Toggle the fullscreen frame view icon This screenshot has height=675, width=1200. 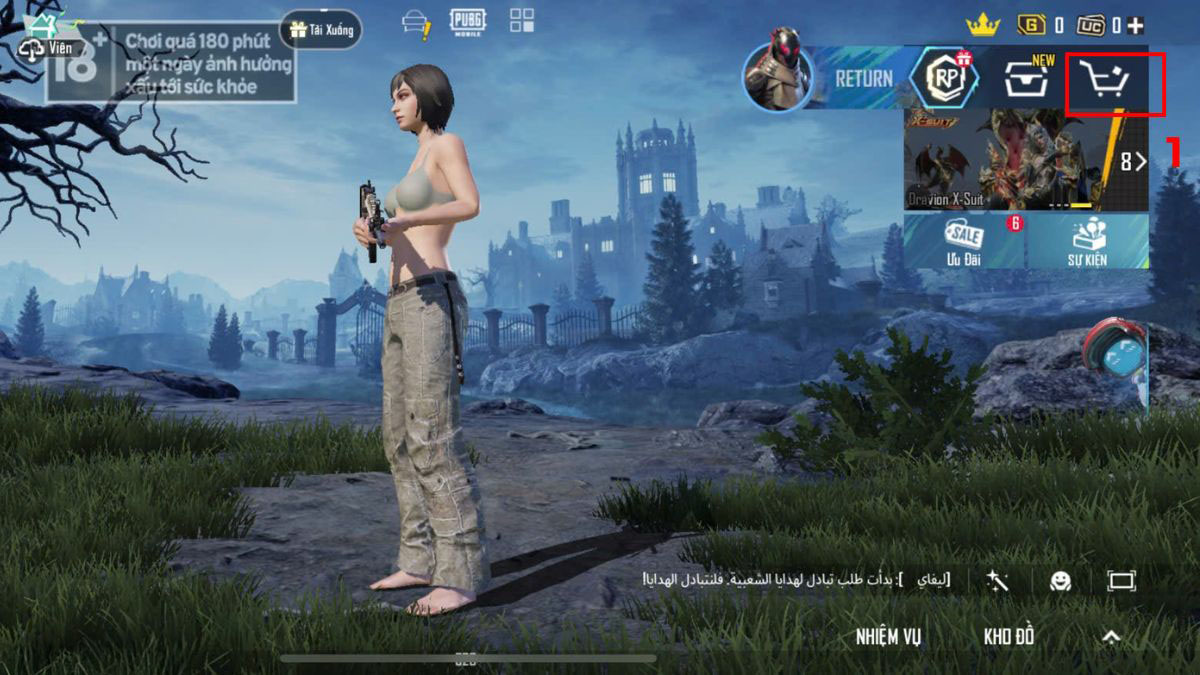coord(1121,581)
